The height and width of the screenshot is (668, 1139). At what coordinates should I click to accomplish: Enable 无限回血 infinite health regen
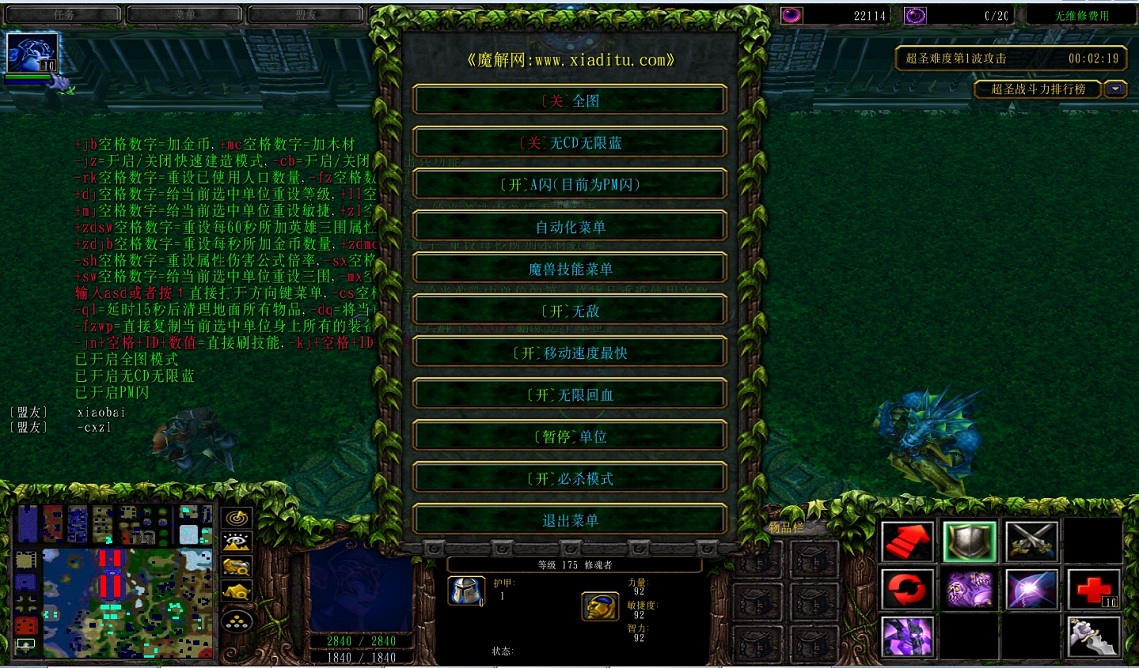coord(570,395)
